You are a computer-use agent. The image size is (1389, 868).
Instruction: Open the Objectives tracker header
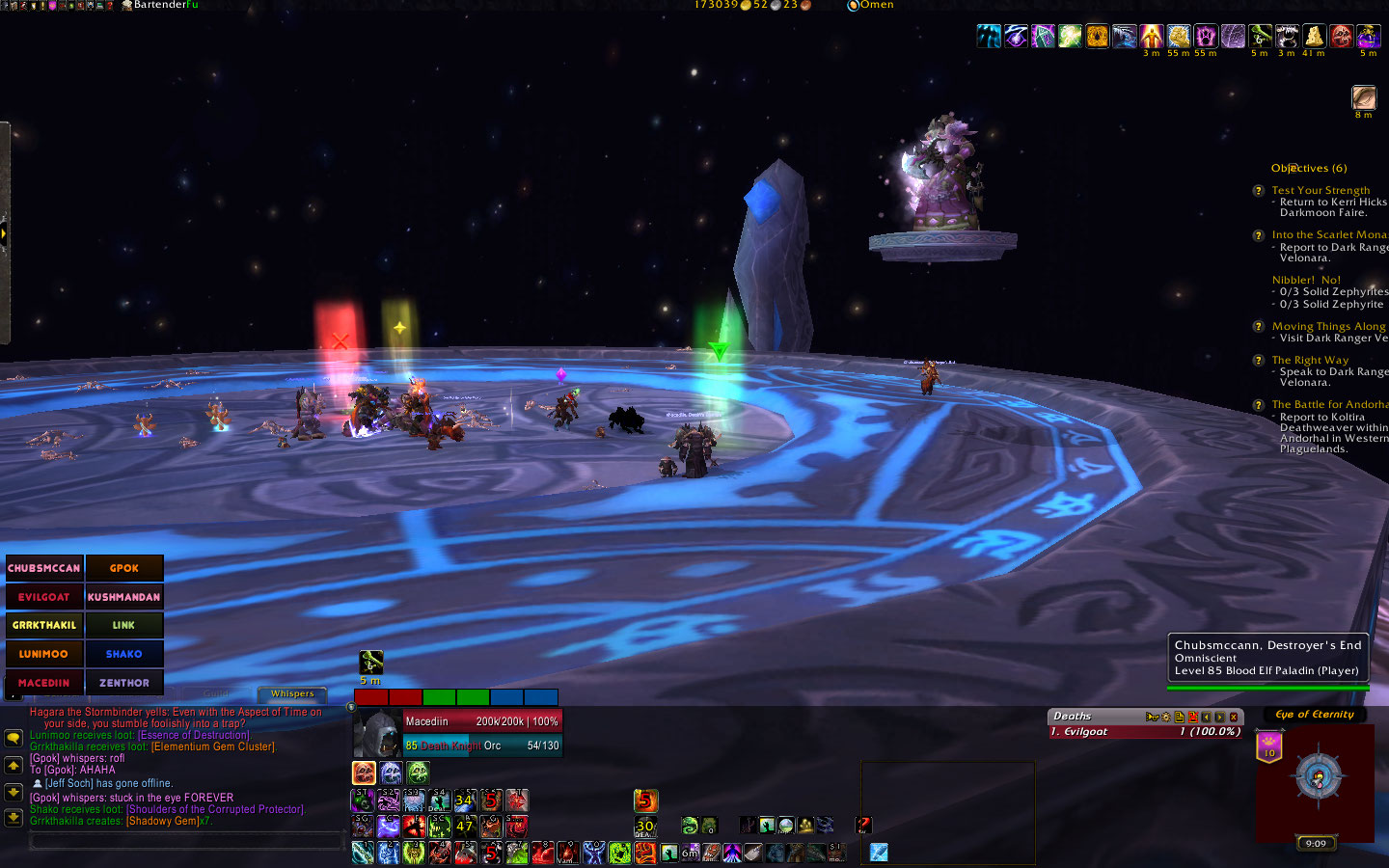click(x=1309, y=168)
